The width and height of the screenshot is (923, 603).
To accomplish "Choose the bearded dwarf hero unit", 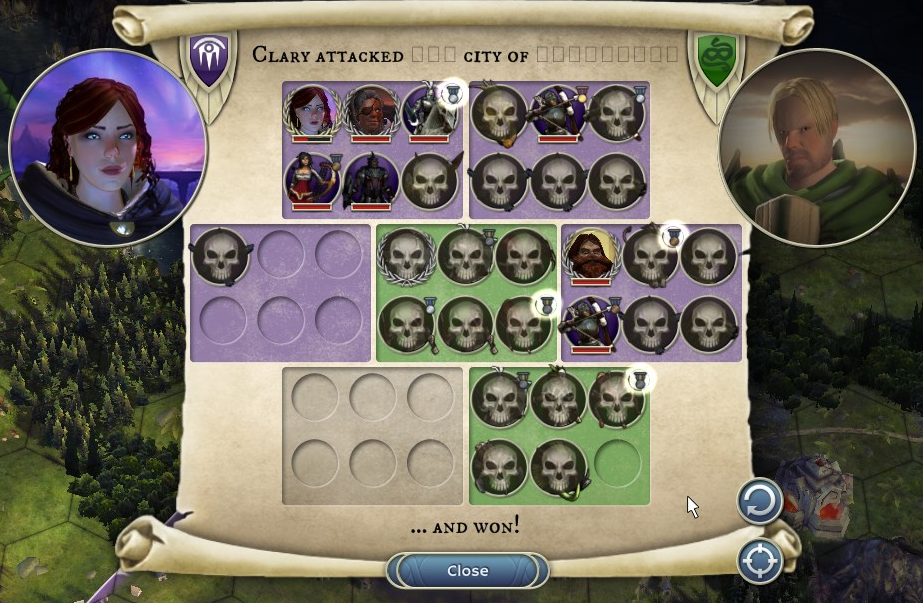I will (591, 256).
